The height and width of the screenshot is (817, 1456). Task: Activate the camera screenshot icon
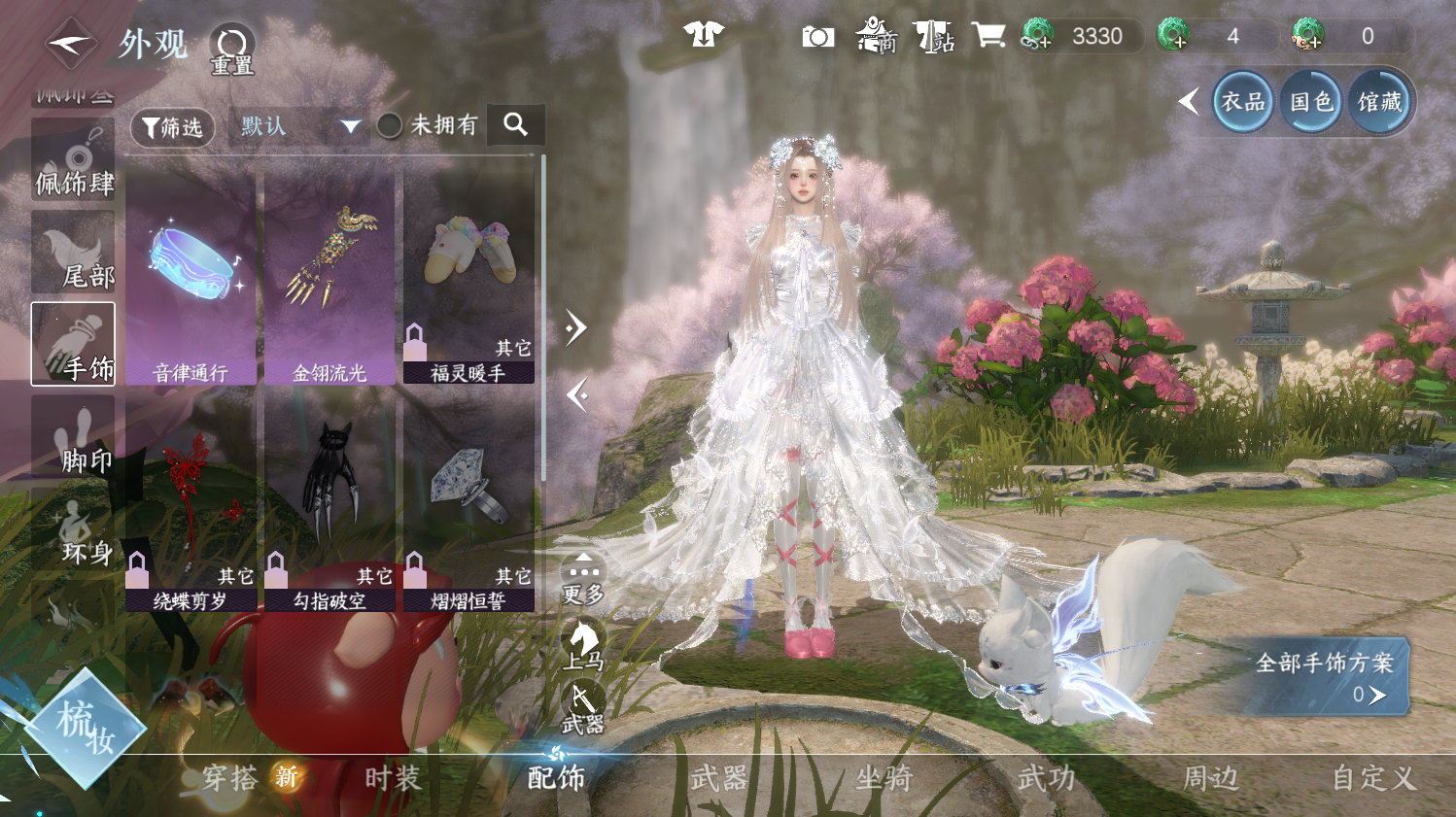(817, 37)
